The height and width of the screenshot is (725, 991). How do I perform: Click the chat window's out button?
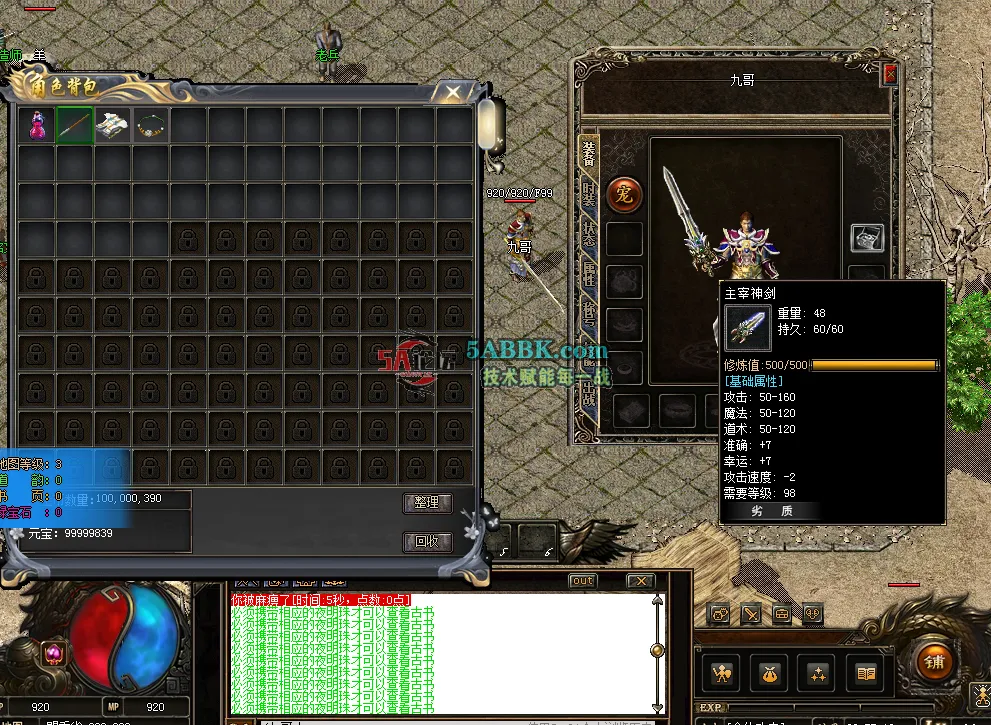[x=582, y=581]
